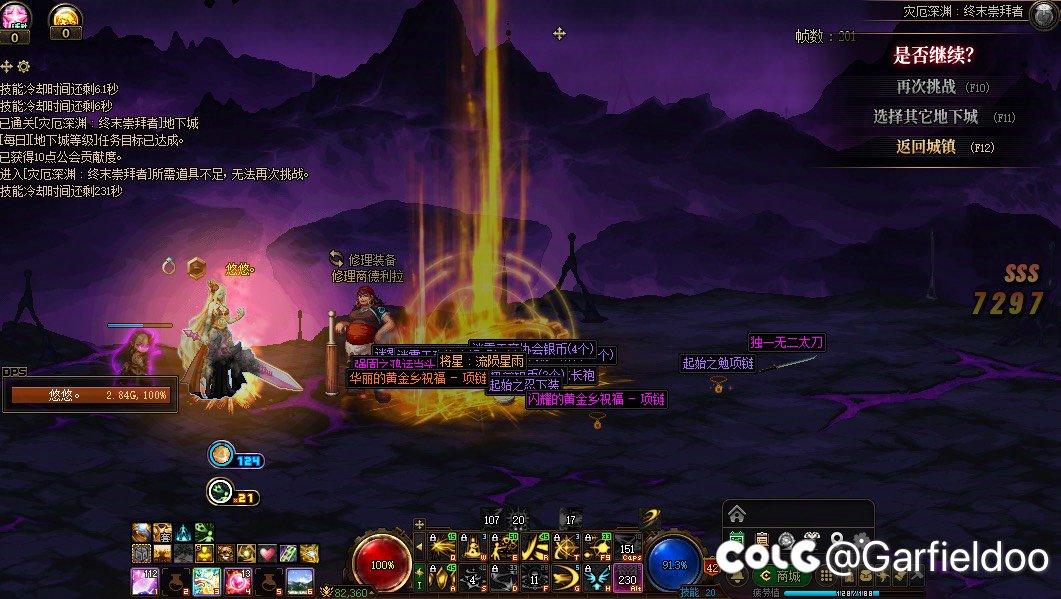Click the red heart buff icon
1061x599 pixels.
click(267, 553)
